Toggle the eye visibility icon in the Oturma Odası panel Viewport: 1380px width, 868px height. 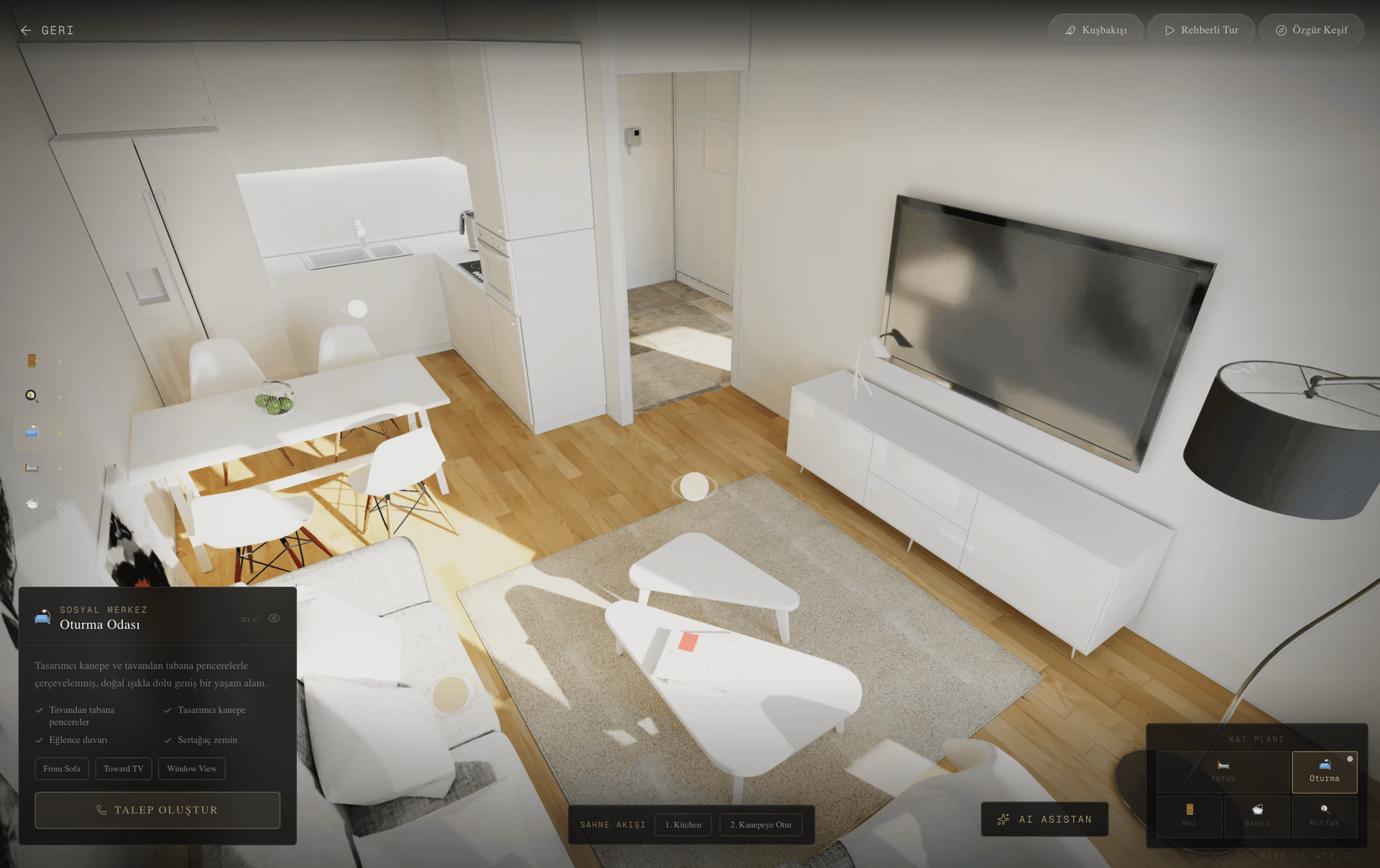click(274, 617)
